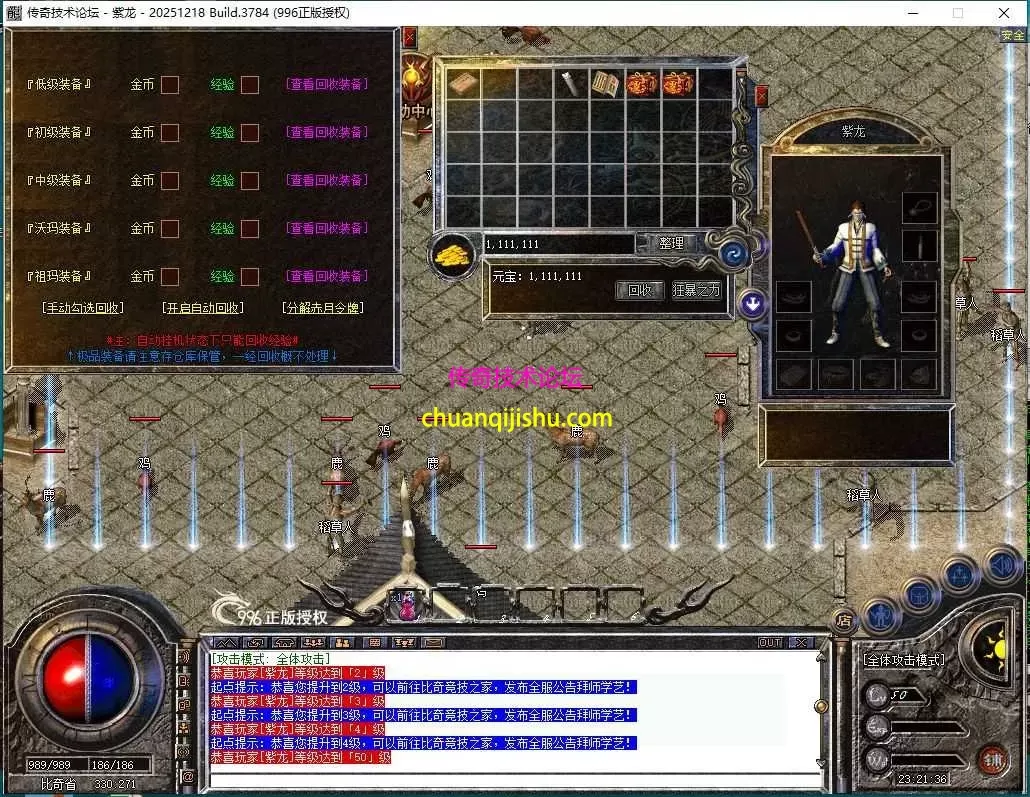Close the inventory bag window
Viewport: 1030px width, 797px height.
pyautogui.click(x=762, y=96)
